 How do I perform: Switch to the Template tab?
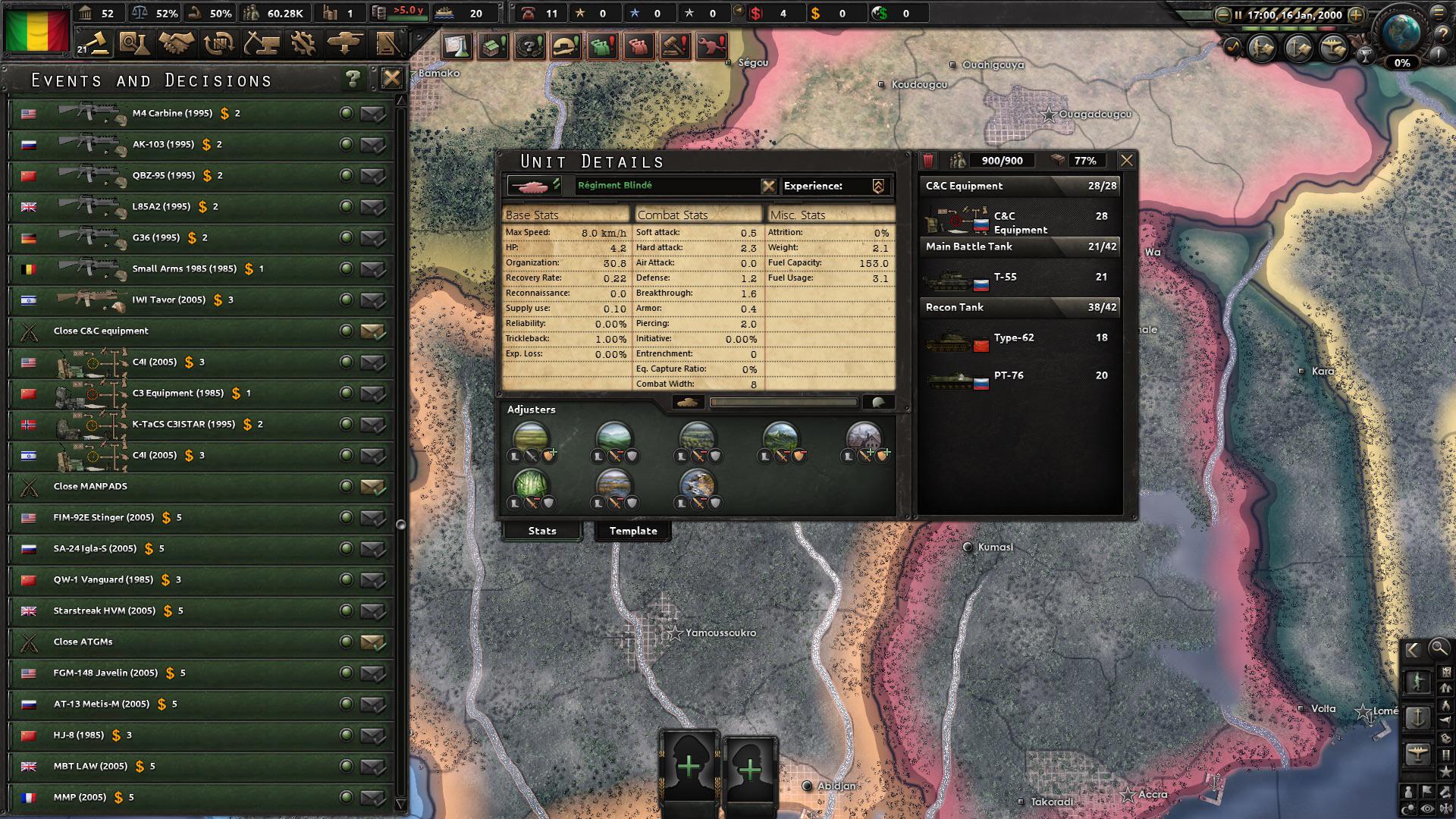pos(632,531)
